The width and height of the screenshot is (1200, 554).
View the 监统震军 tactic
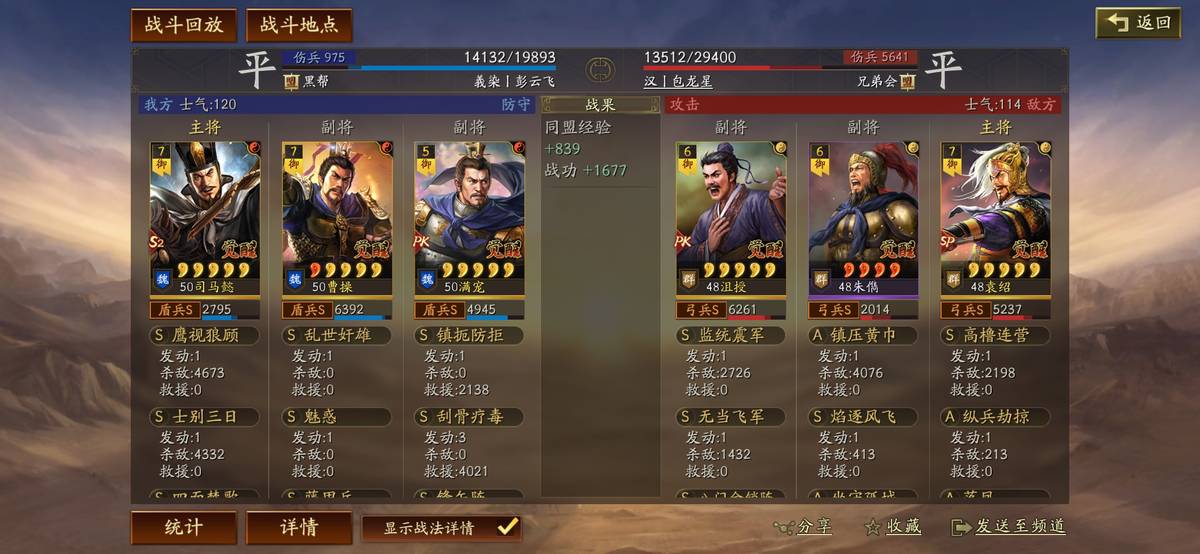click(731, 335)
